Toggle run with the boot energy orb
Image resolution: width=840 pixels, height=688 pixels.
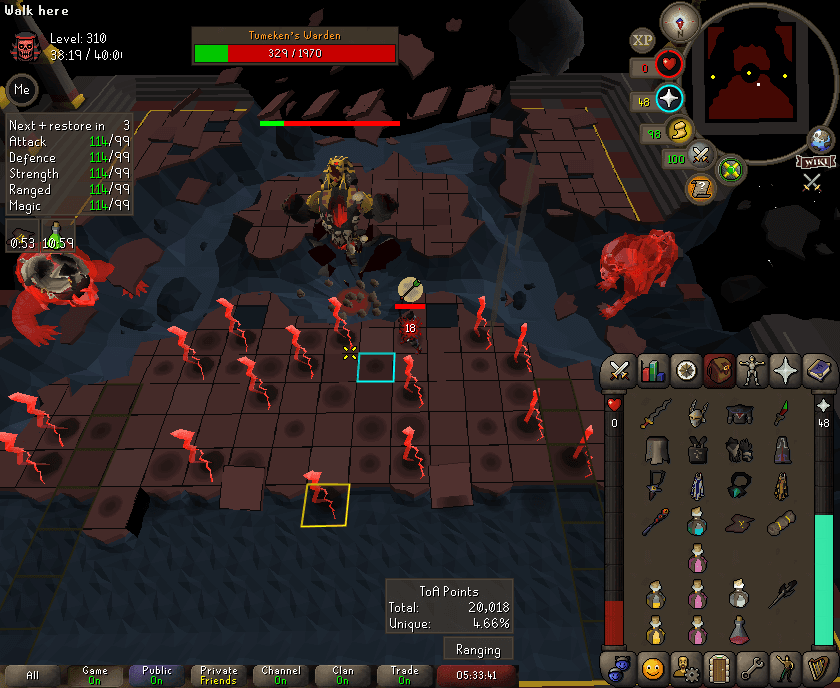coord(680,131)
